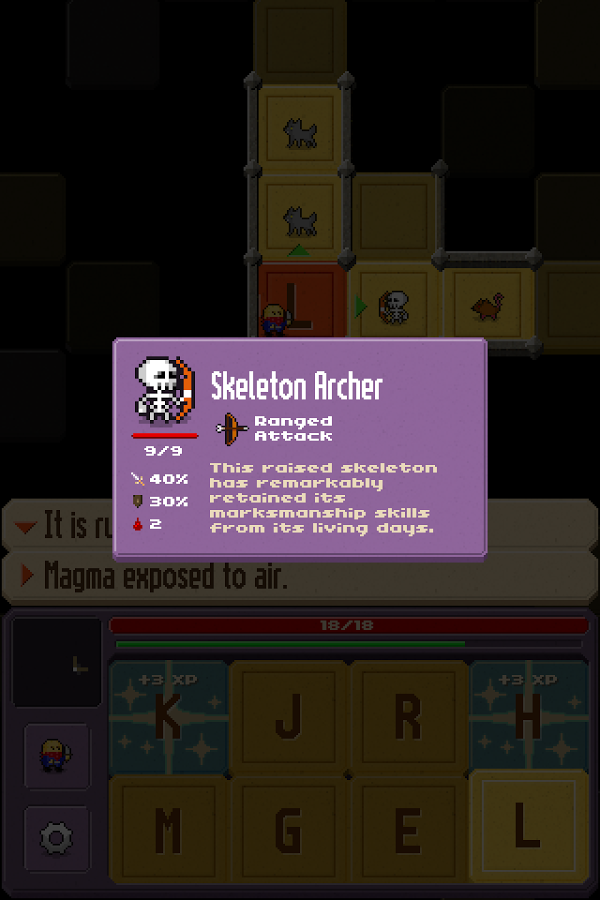Choose the E letter tile
This screenshot has width=600, height=900.
408,830
